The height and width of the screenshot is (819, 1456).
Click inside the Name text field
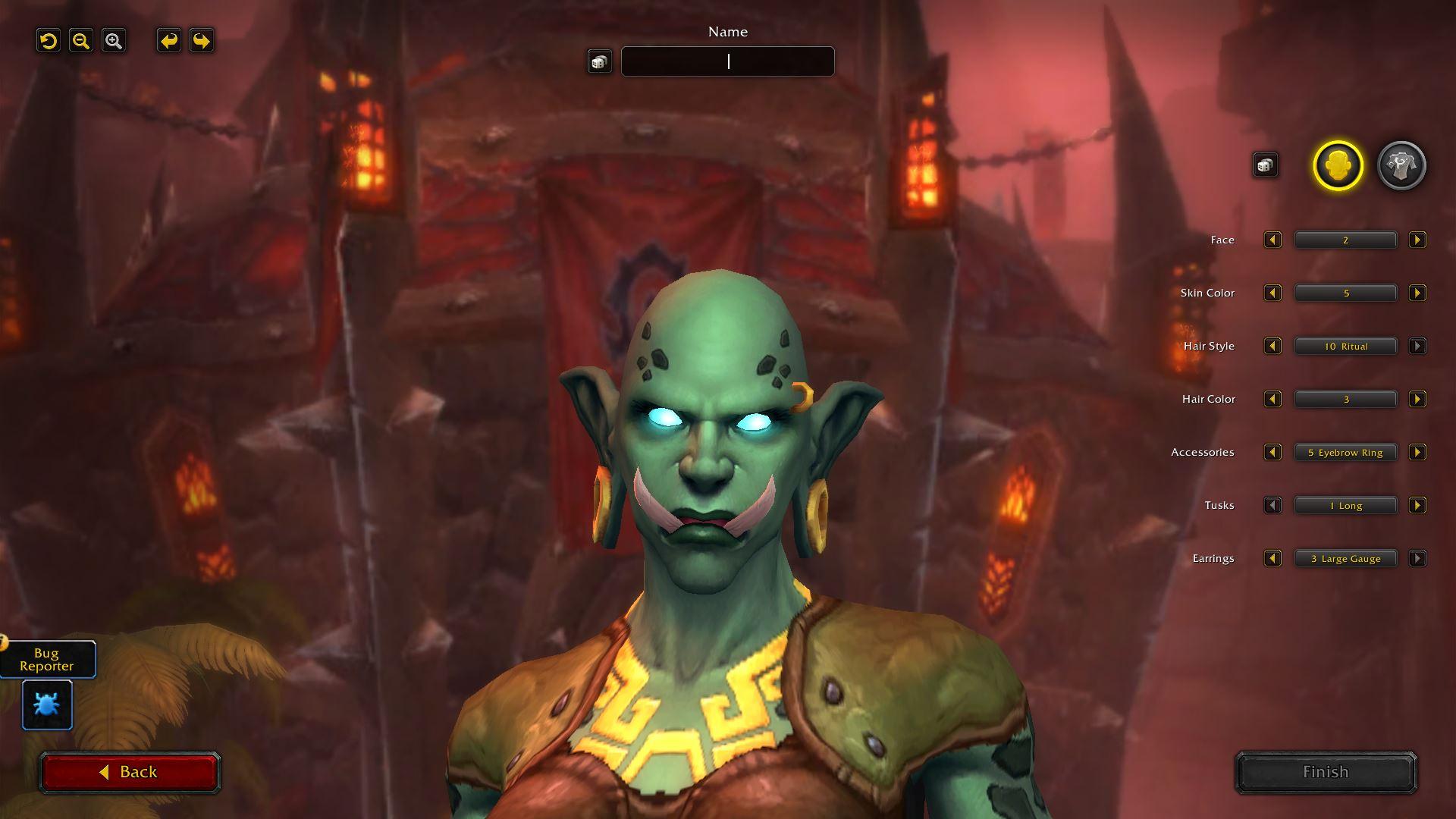click(x=726, y=61)
